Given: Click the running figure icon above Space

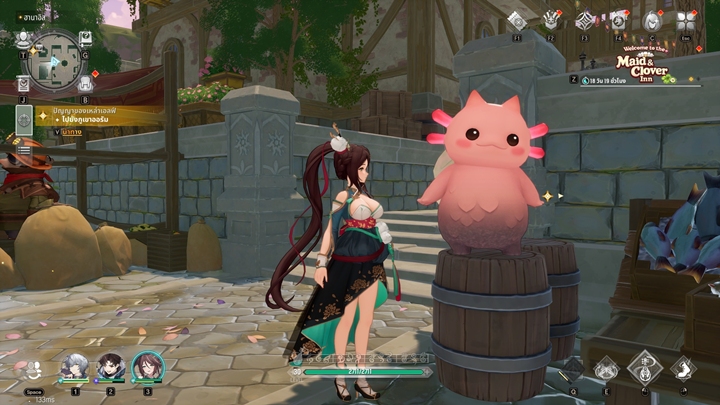Looking at the screenshot, I should click(x=32, y=369).
